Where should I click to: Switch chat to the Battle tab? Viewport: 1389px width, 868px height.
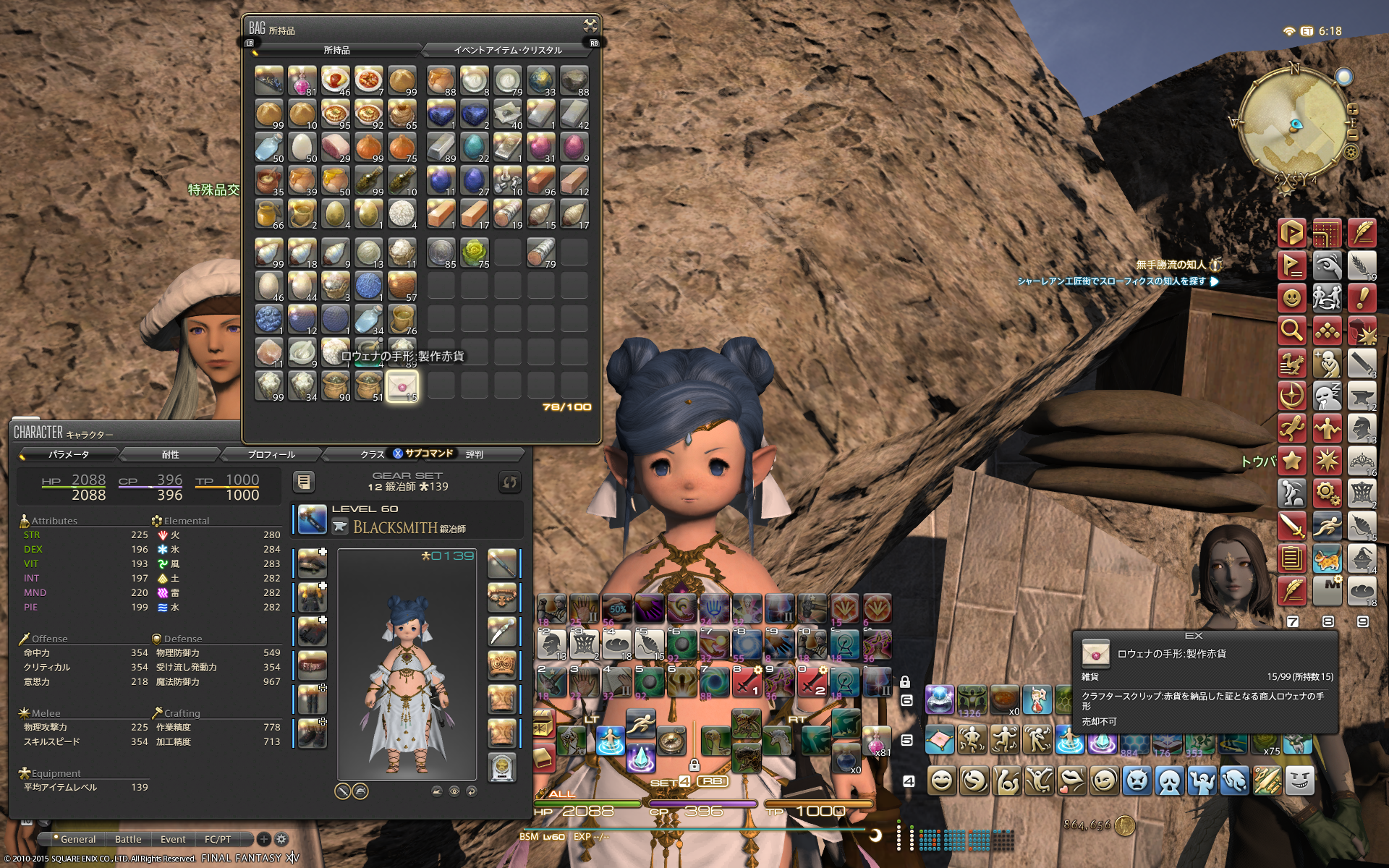128,839
